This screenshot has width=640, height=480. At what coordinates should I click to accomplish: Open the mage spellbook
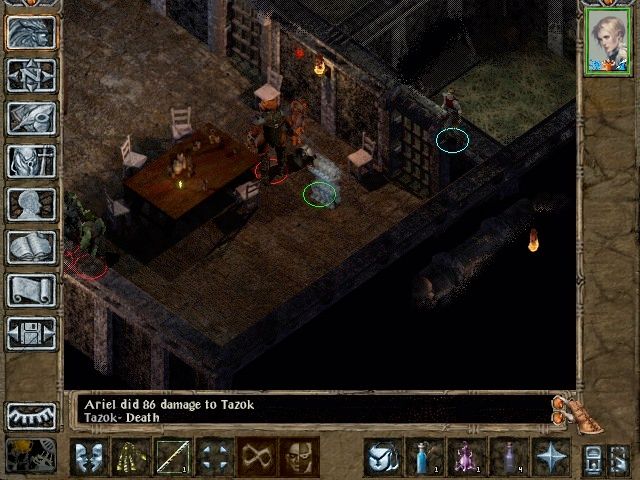pos(31,246)
